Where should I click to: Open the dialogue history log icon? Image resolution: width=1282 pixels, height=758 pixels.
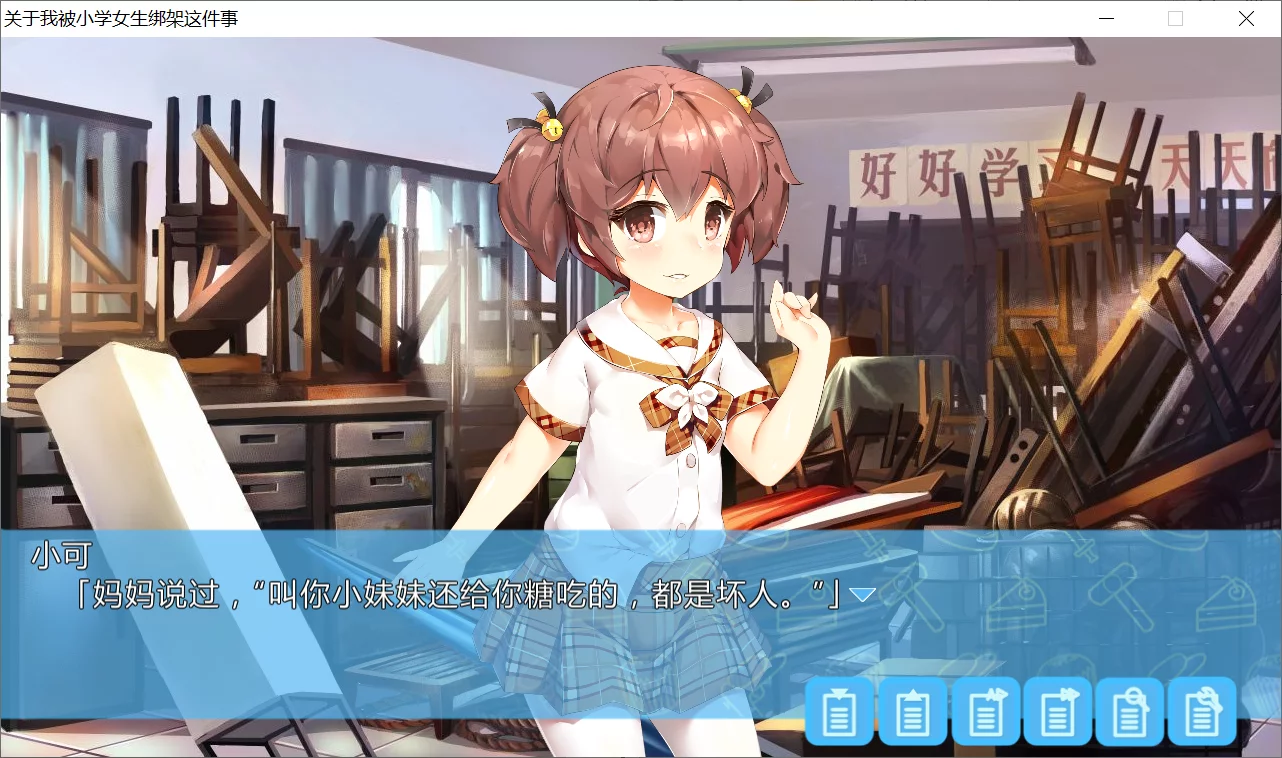tap(1130, 713)
